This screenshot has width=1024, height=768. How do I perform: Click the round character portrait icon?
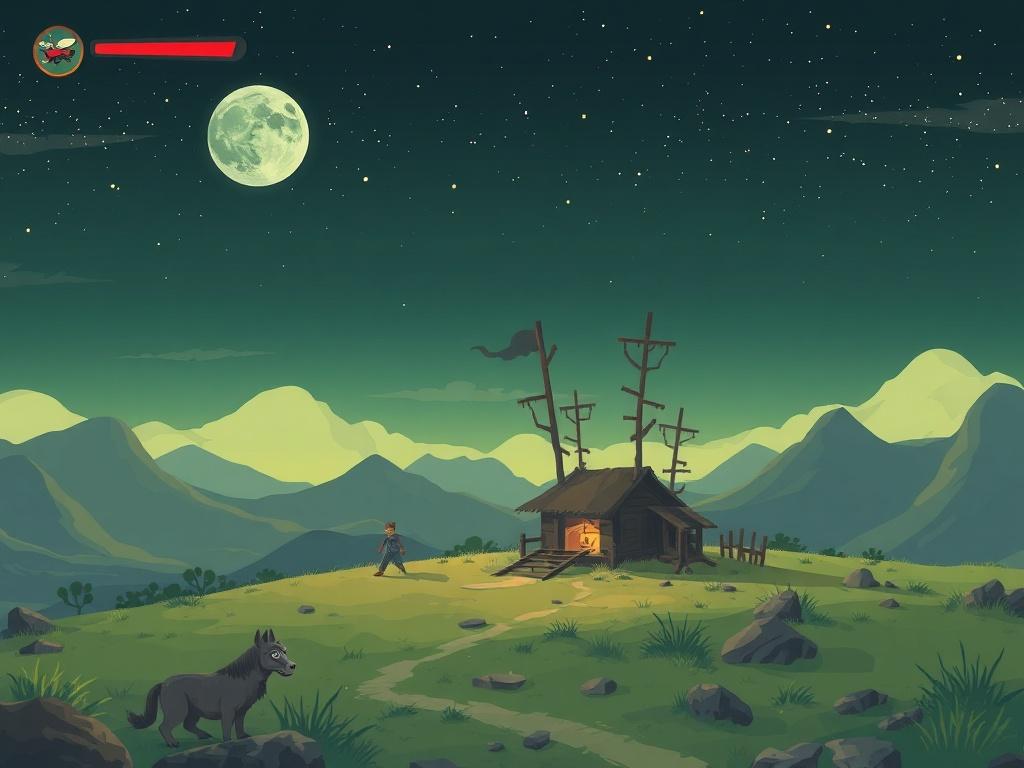pyautogui.click(x=58, y=51)
